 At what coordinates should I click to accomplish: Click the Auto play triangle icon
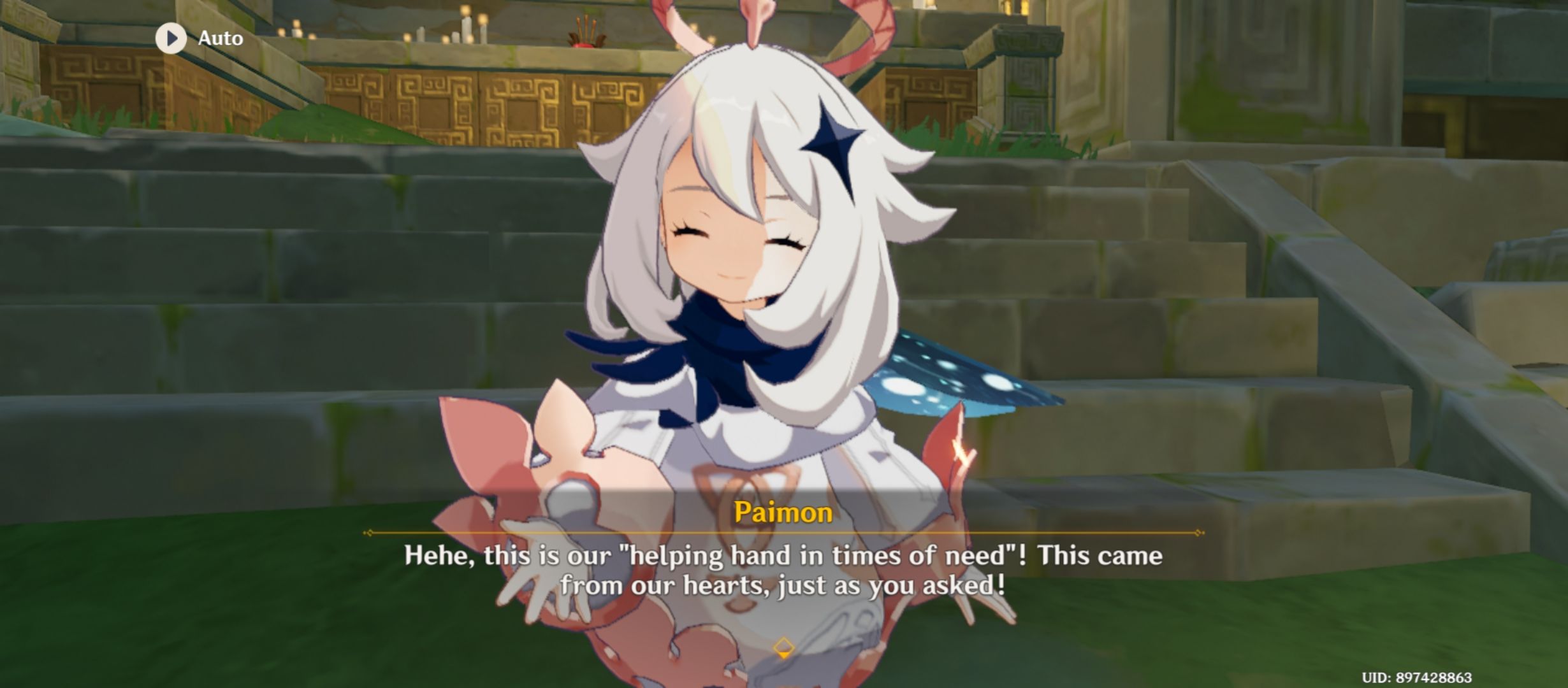click(172, 37)
